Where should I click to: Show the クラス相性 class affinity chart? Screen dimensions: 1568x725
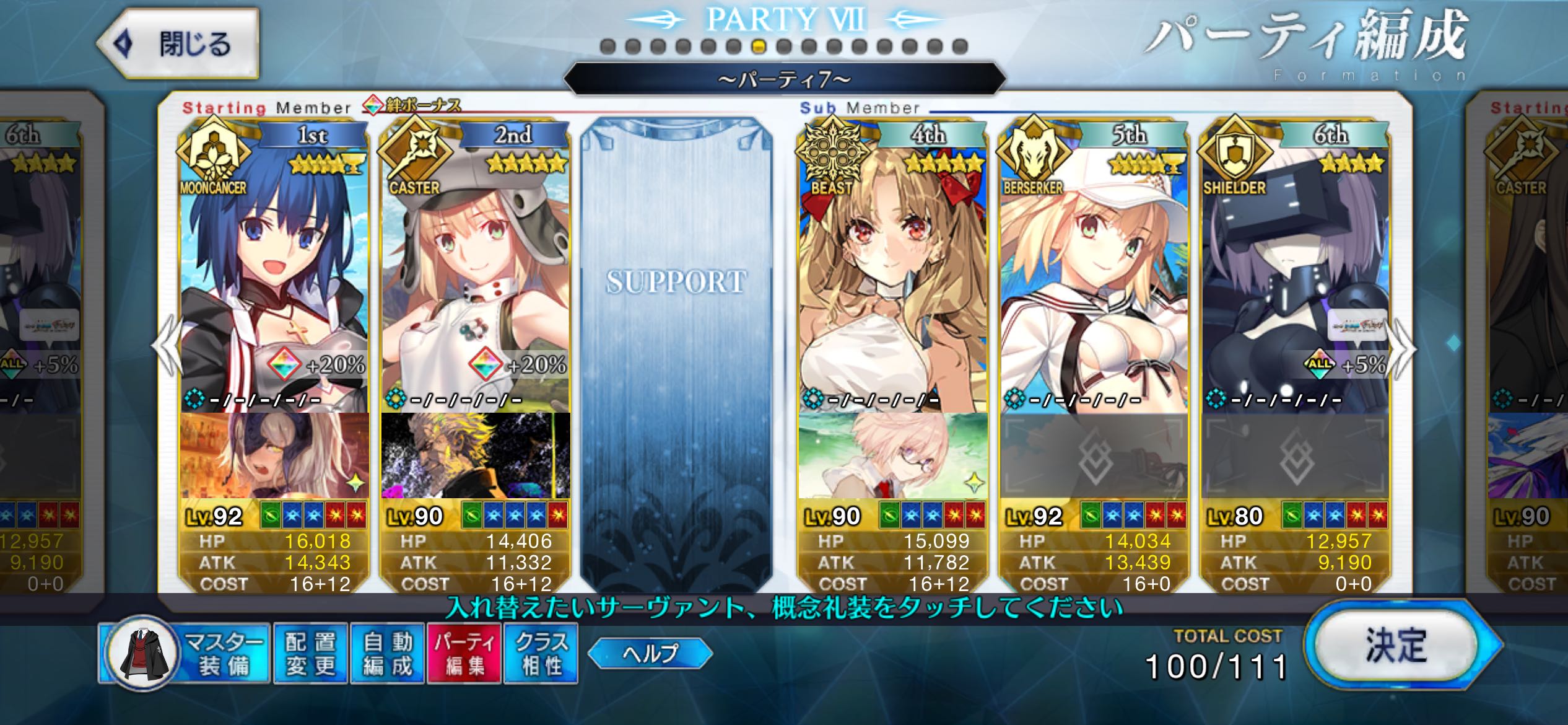tap(541, 654)
